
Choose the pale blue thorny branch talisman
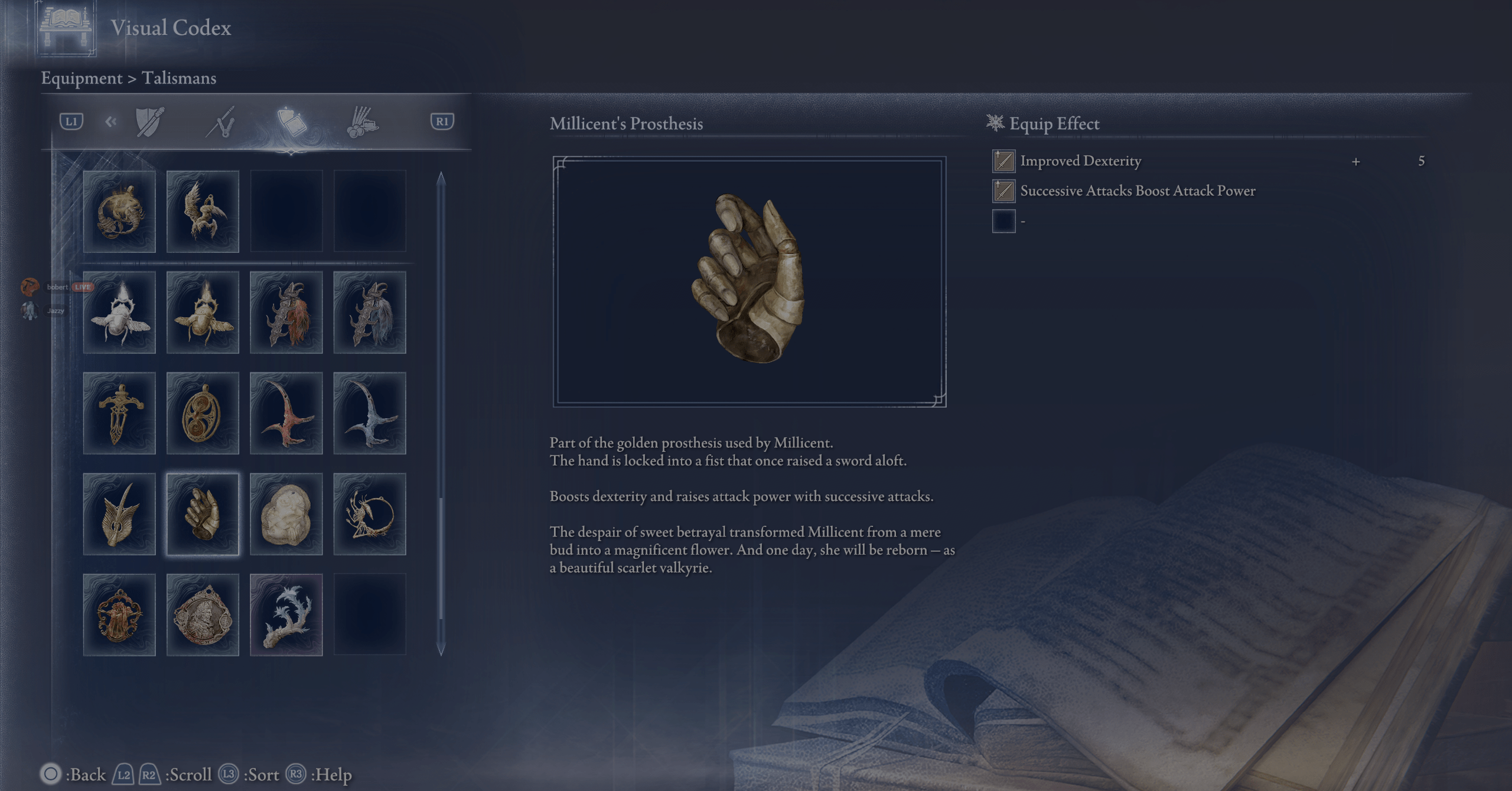(286, 615)
